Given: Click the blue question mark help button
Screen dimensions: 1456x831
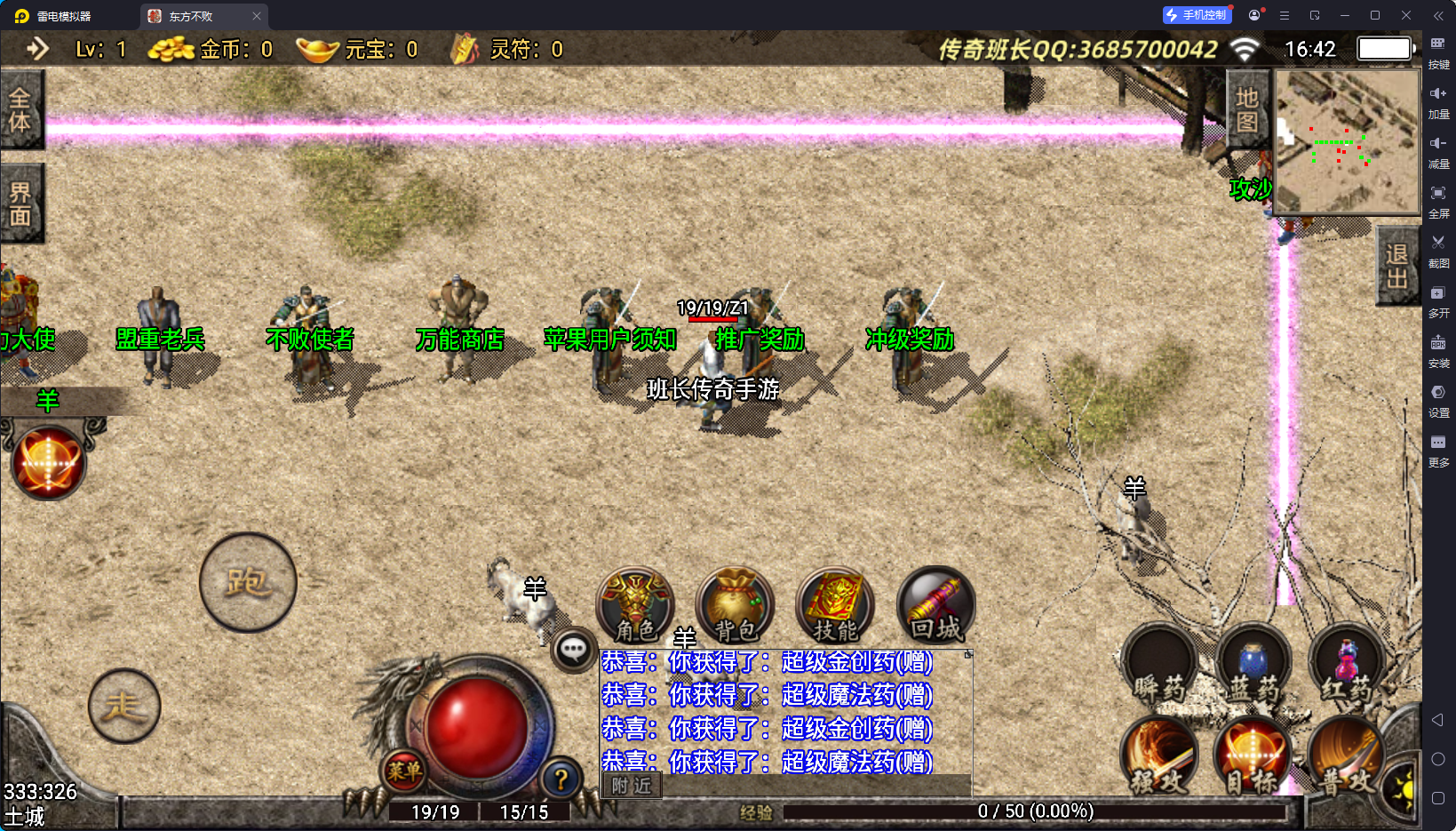Looking at the screenshot, I should tap(561, 779).
